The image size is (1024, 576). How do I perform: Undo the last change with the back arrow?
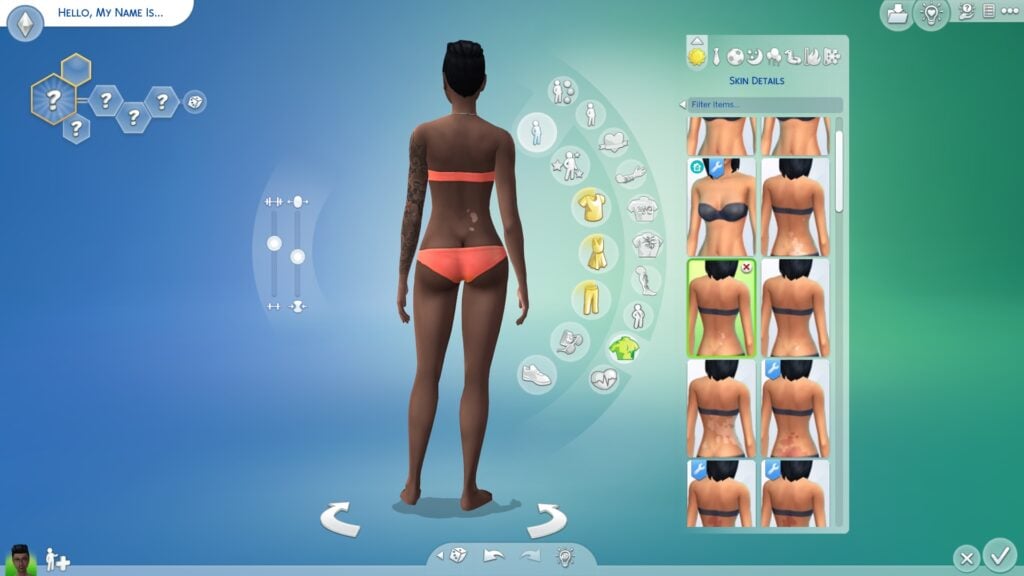point(493,556)
